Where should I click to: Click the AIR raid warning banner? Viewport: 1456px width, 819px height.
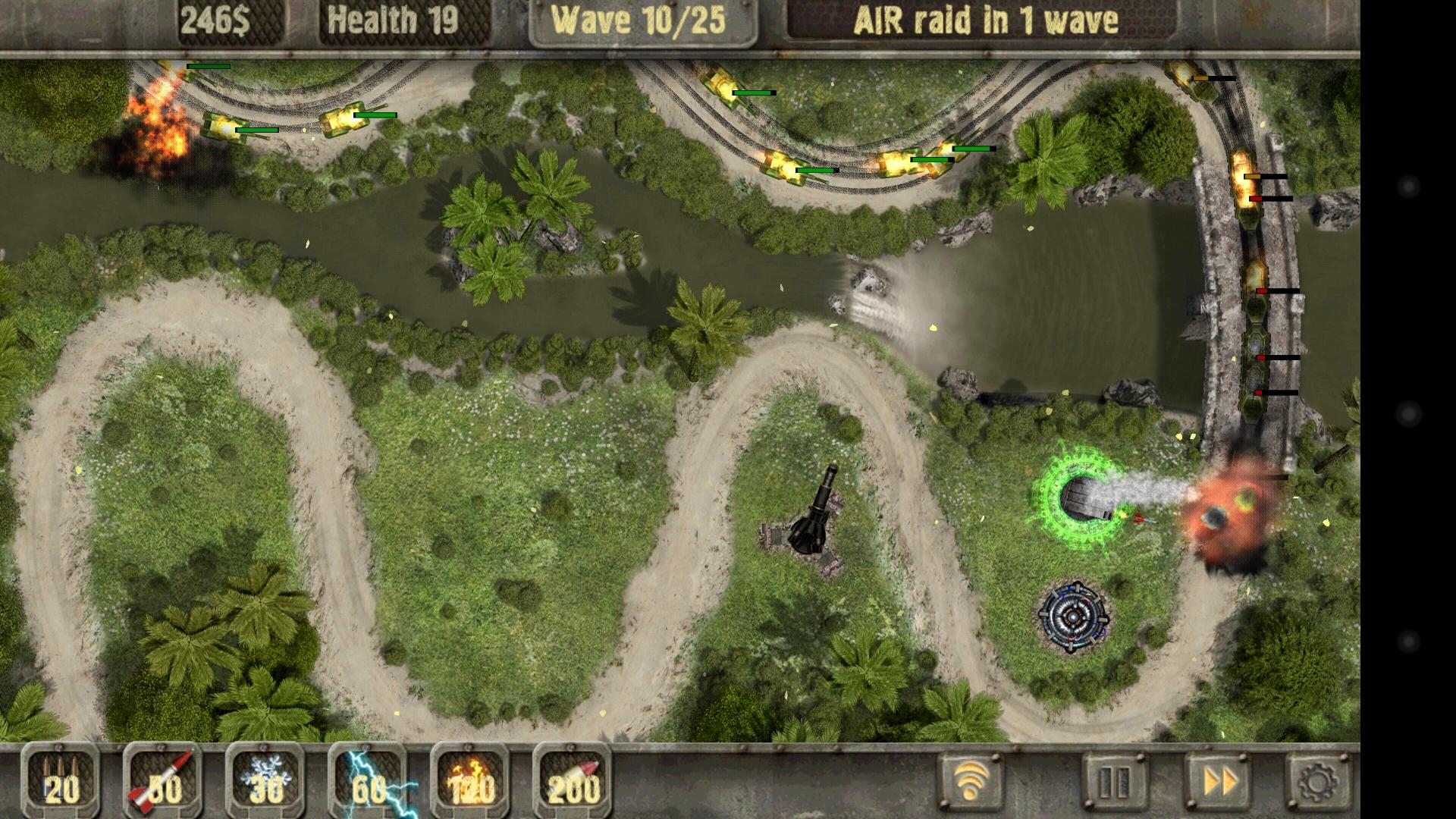click(986, 20)
